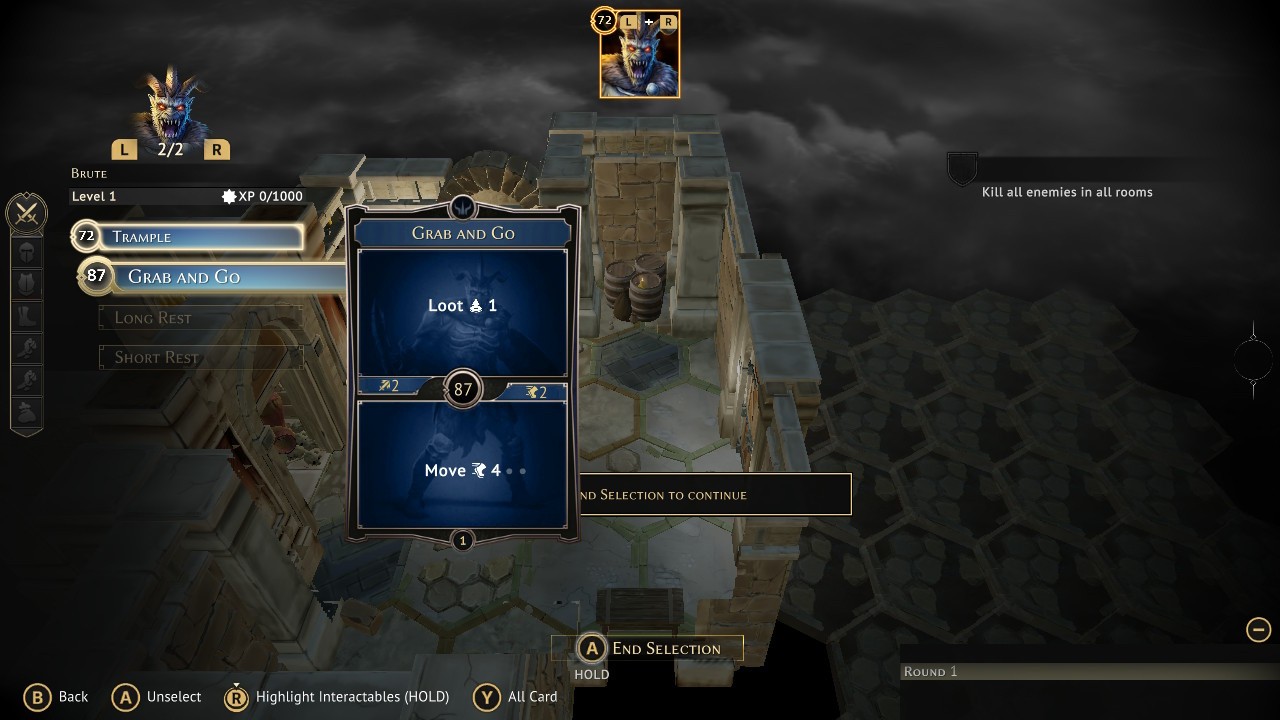Click the Brute initiative portrait at top
Screen dimensions: 1280x720
639,56
